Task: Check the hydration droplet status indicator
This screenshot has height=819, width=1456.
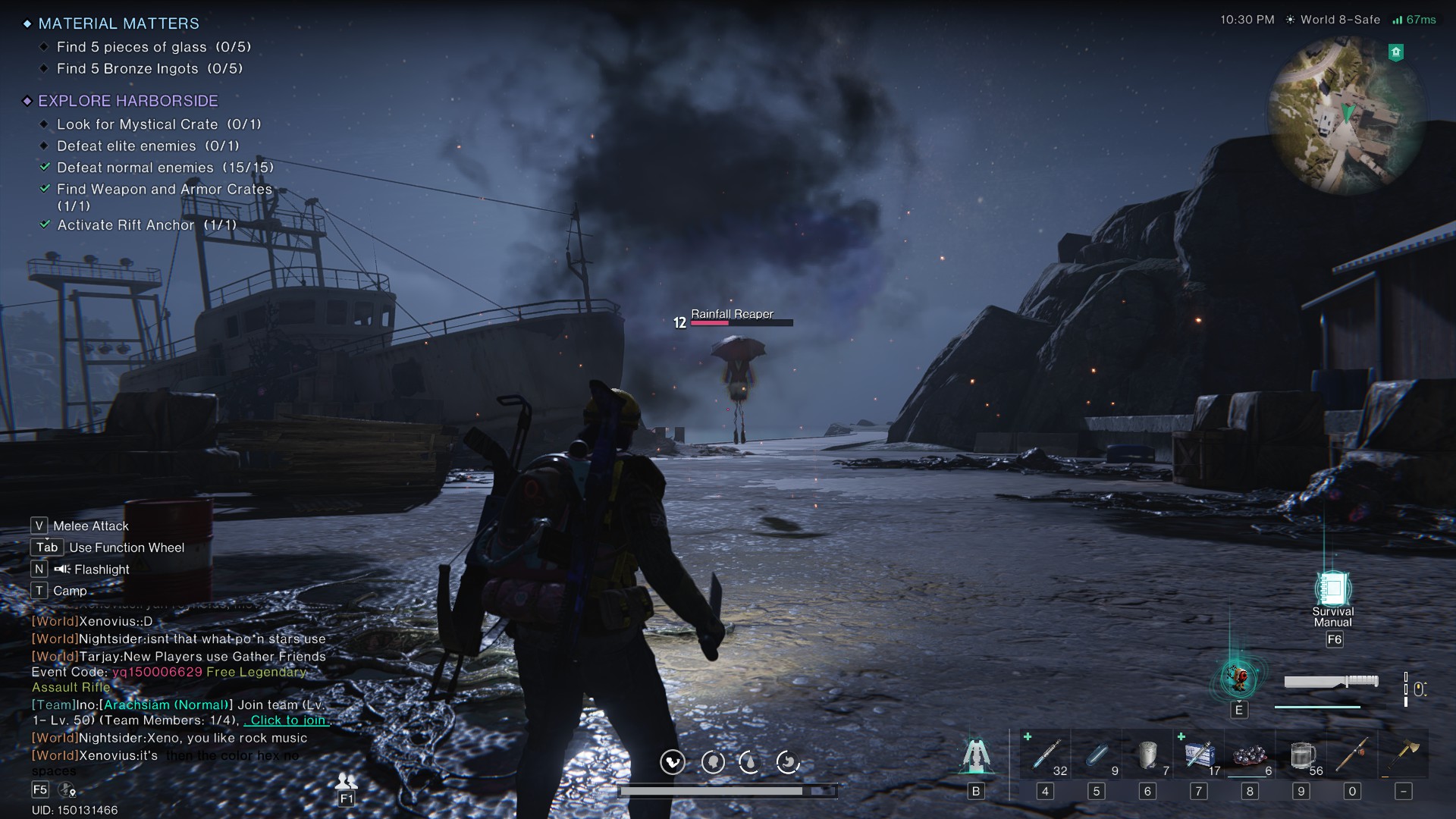Action: [752, 763]
